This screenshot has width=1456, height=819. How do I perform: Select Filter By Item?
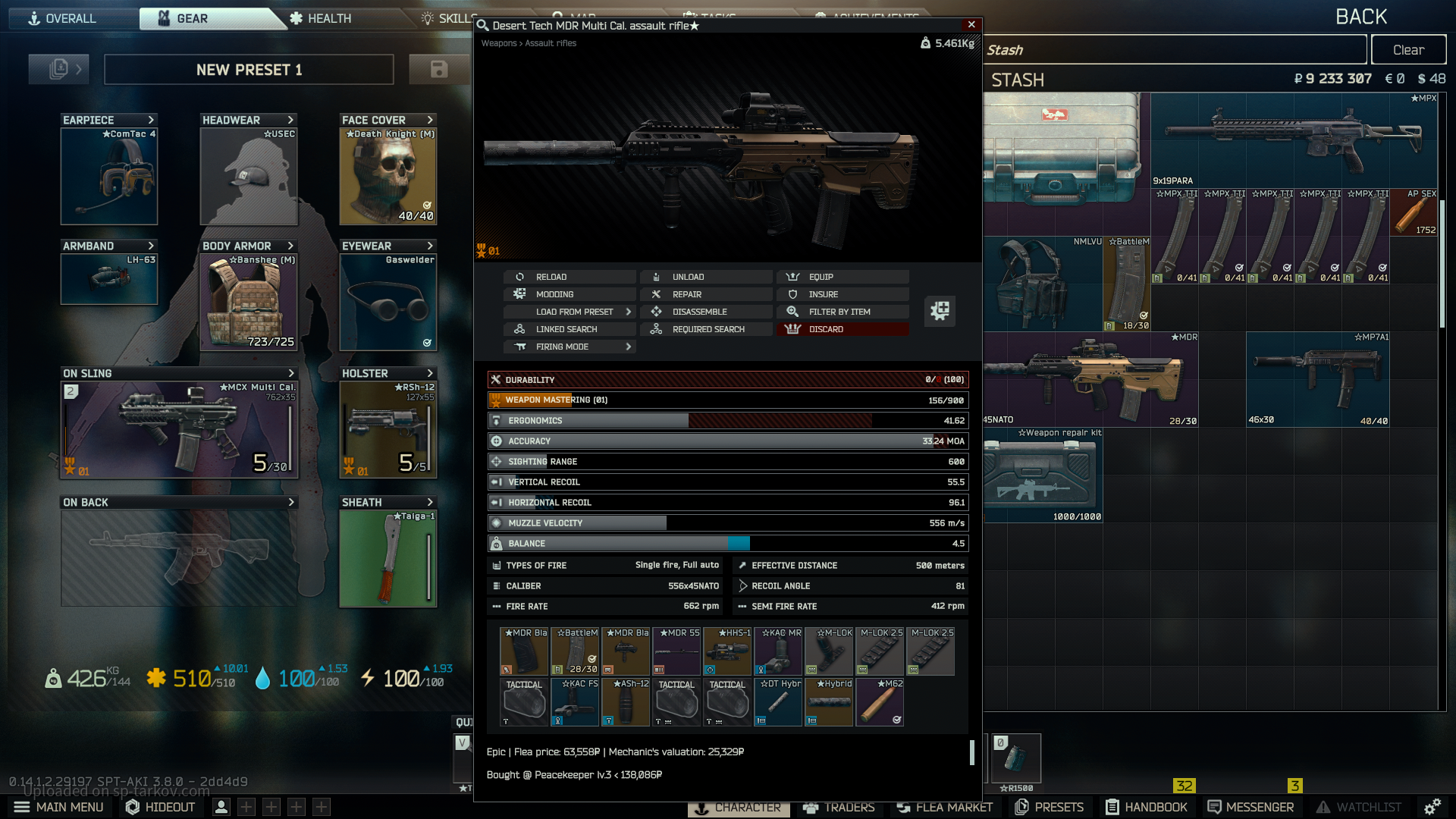pos(842,312)
